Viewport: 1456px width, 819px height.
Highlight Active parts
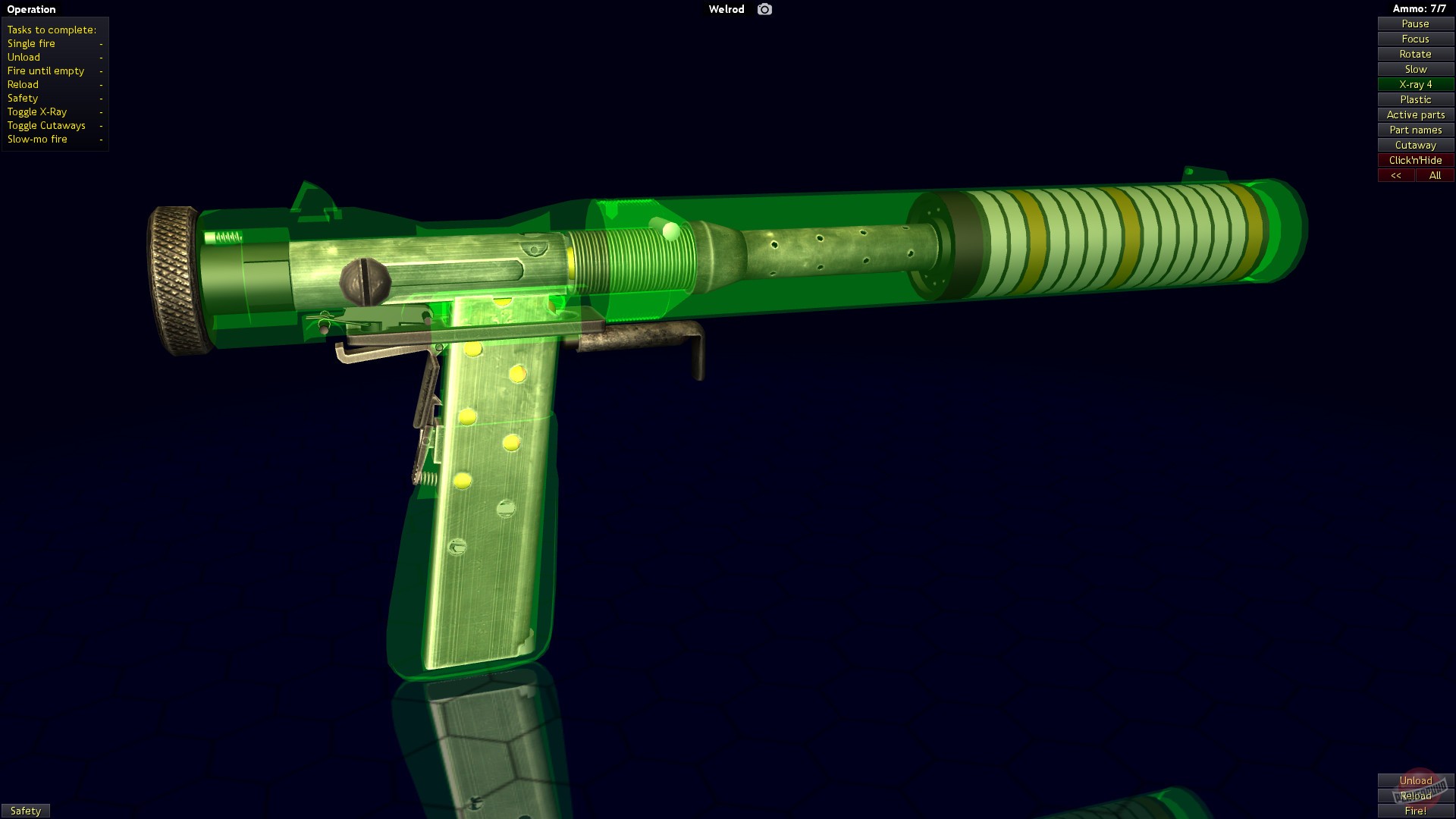click(x=1415, y=115)
